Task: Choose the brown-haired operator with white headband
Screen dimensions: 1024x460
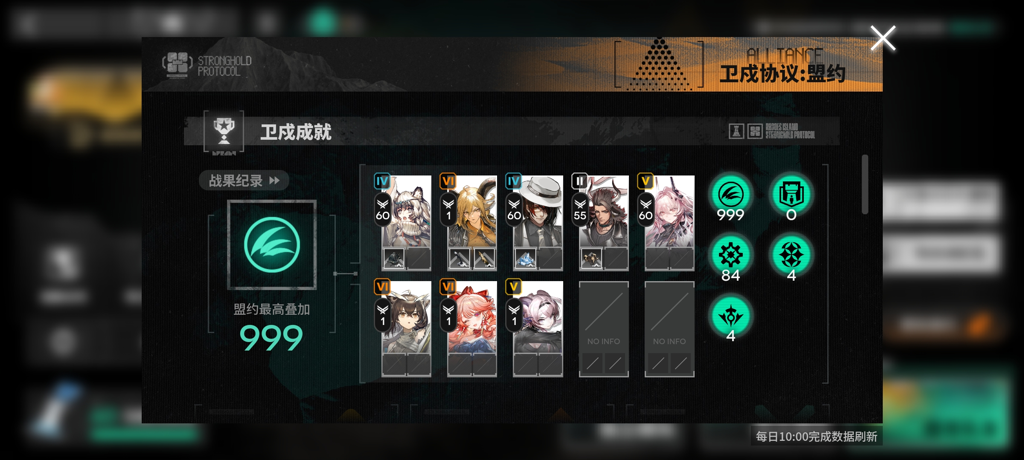Action: (406, 327)
